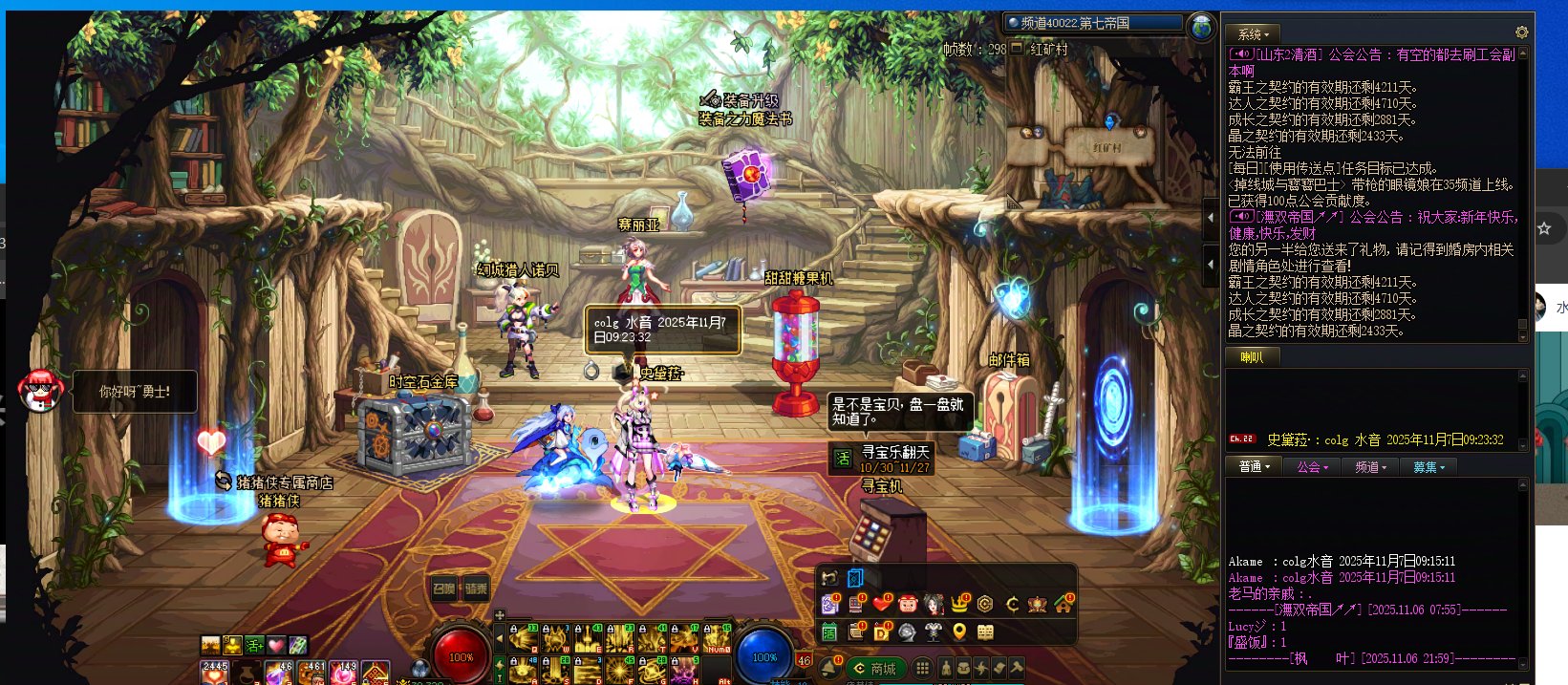1568x685 pixels.
Task: Open the green house icon
Action: [x=1063, y=604]
